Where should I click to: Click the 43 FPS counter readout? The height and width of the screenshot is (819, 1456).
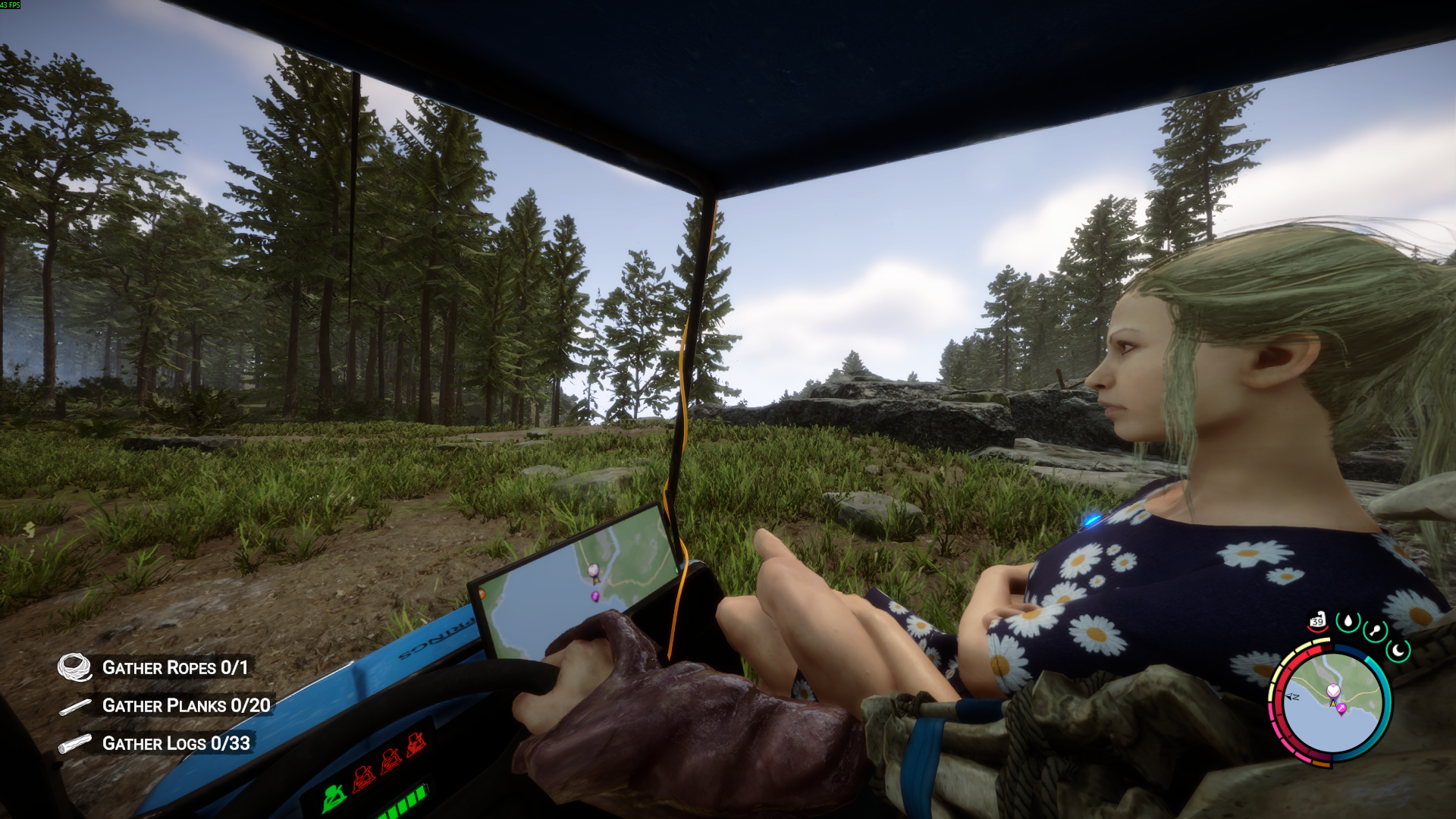click(x=11, y=6)
